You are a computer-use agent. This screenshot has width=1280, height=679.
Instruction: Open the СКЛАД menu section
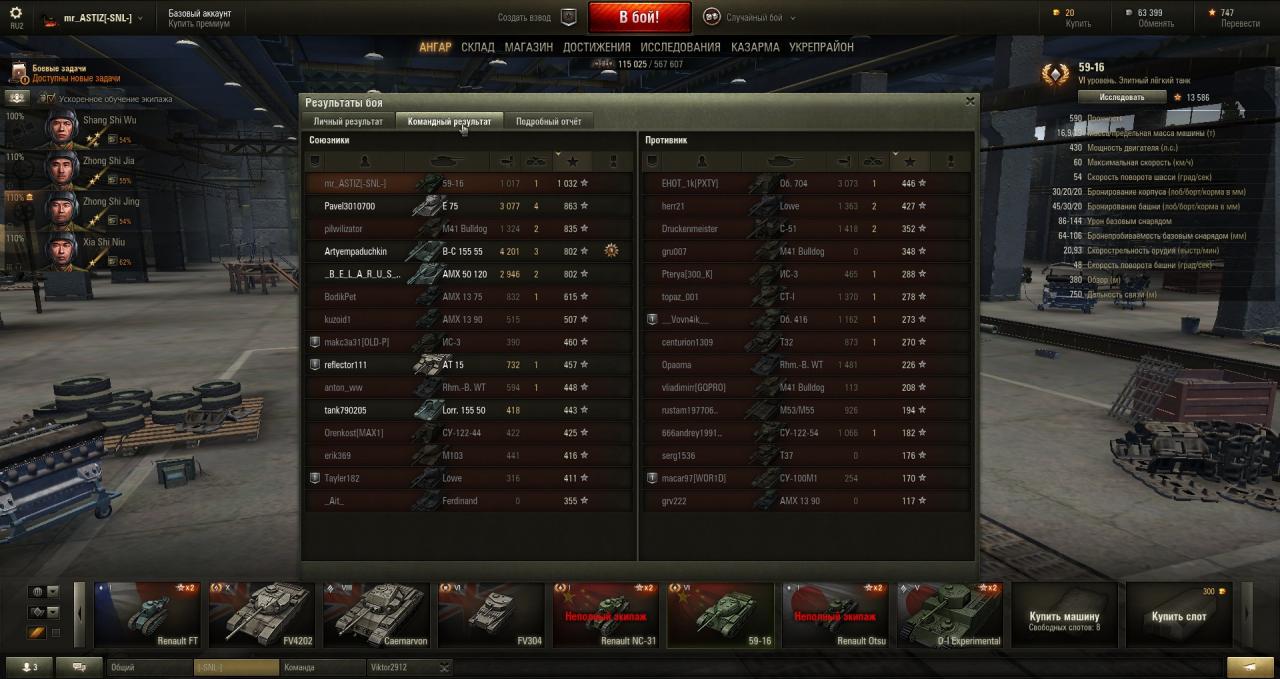coord(478,47)
